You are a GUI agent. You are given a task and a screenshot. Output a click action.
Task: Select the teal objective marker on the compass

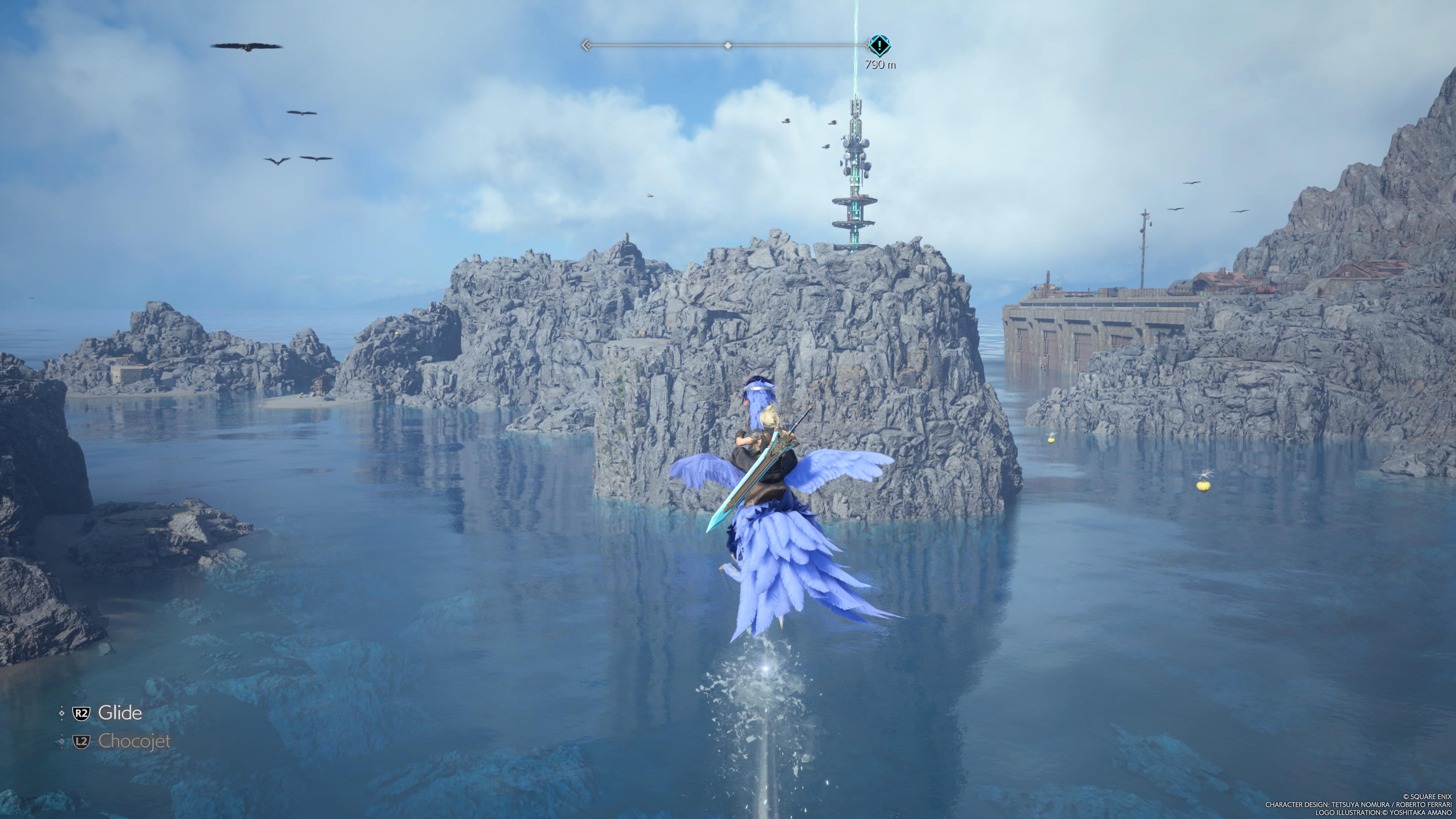879,45
